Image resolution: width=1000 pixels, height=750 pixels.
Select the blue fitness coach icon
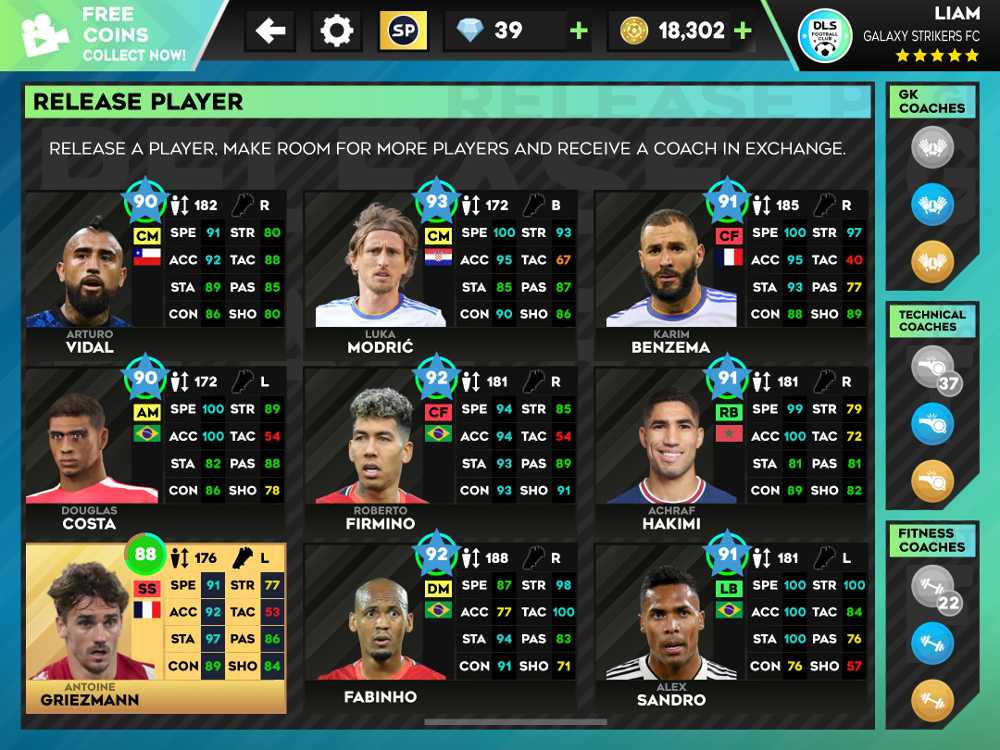click(x=932, y=642)
